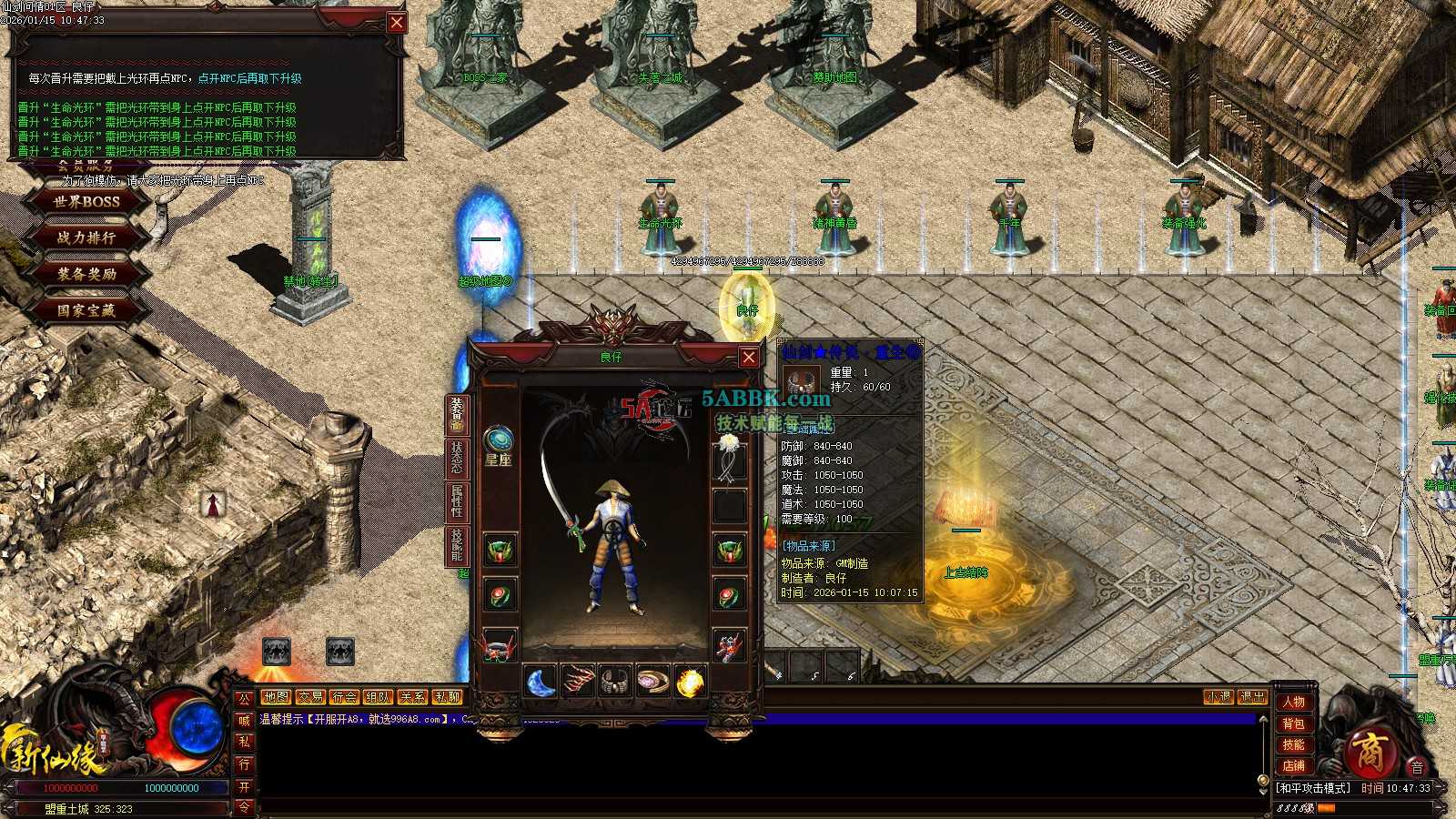Open the 装备奖励 menu
Screen dimensions: 1456x819
86,274
